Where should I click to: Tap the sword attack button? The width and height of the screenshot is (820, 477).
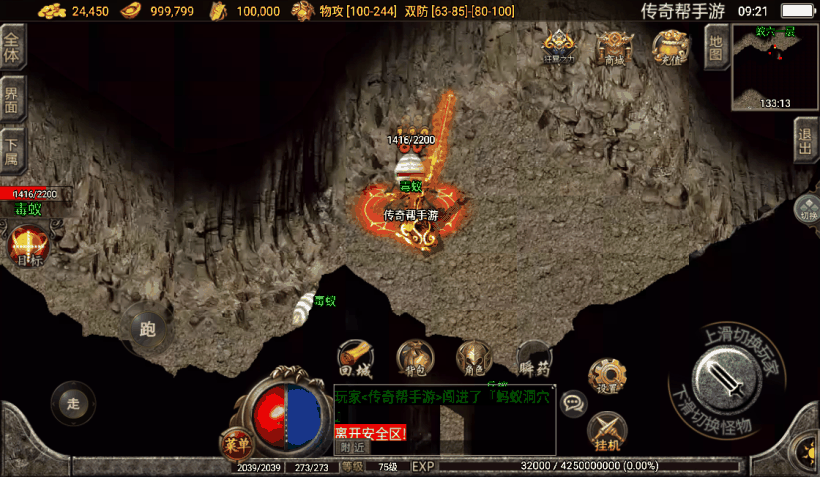coord(728,380)
